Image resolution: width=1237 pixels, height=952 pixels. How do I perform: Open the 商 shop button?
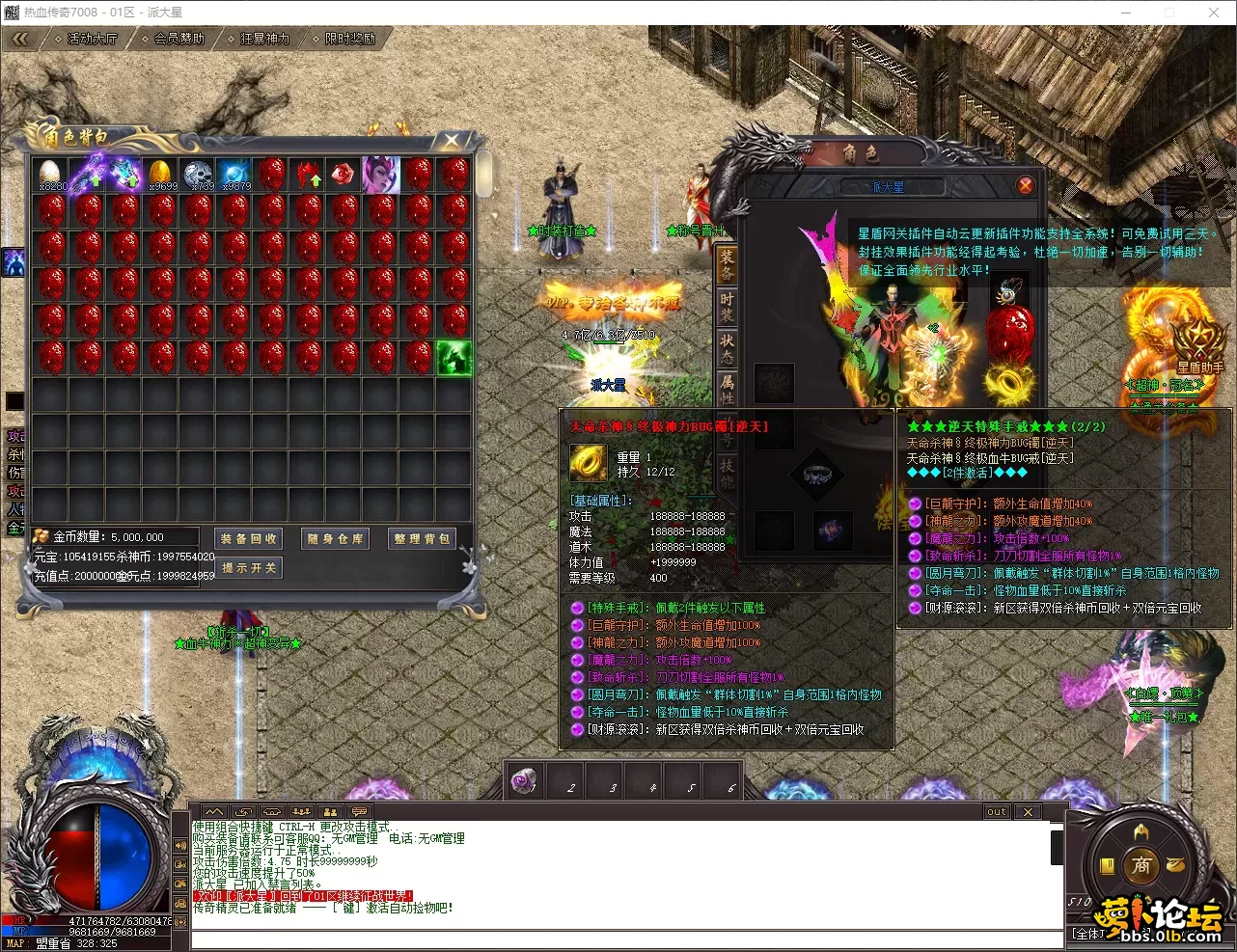[x=1141, y=865]
